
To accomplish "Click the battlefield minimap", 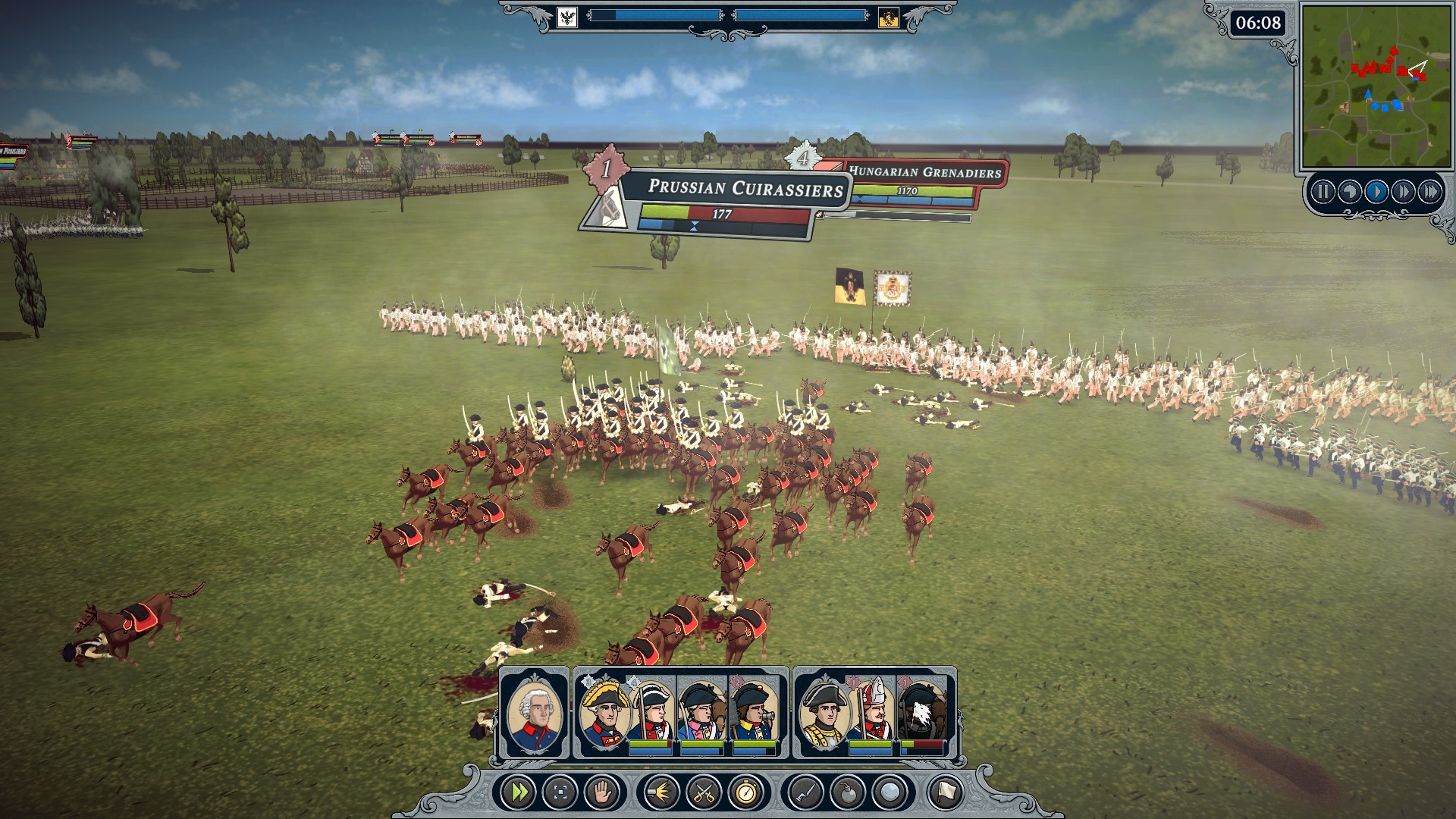I will tap(1375, 86).
